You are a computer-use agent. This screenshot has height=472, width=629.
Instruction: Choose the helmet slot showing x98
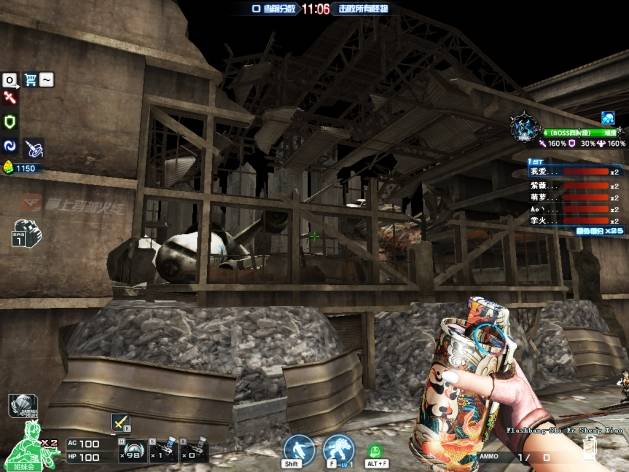127,444
